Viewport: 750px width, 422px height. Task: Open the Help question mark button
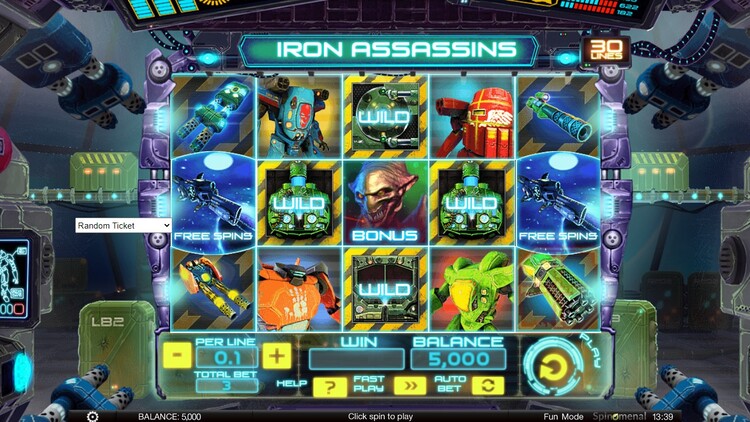(324, 387)
